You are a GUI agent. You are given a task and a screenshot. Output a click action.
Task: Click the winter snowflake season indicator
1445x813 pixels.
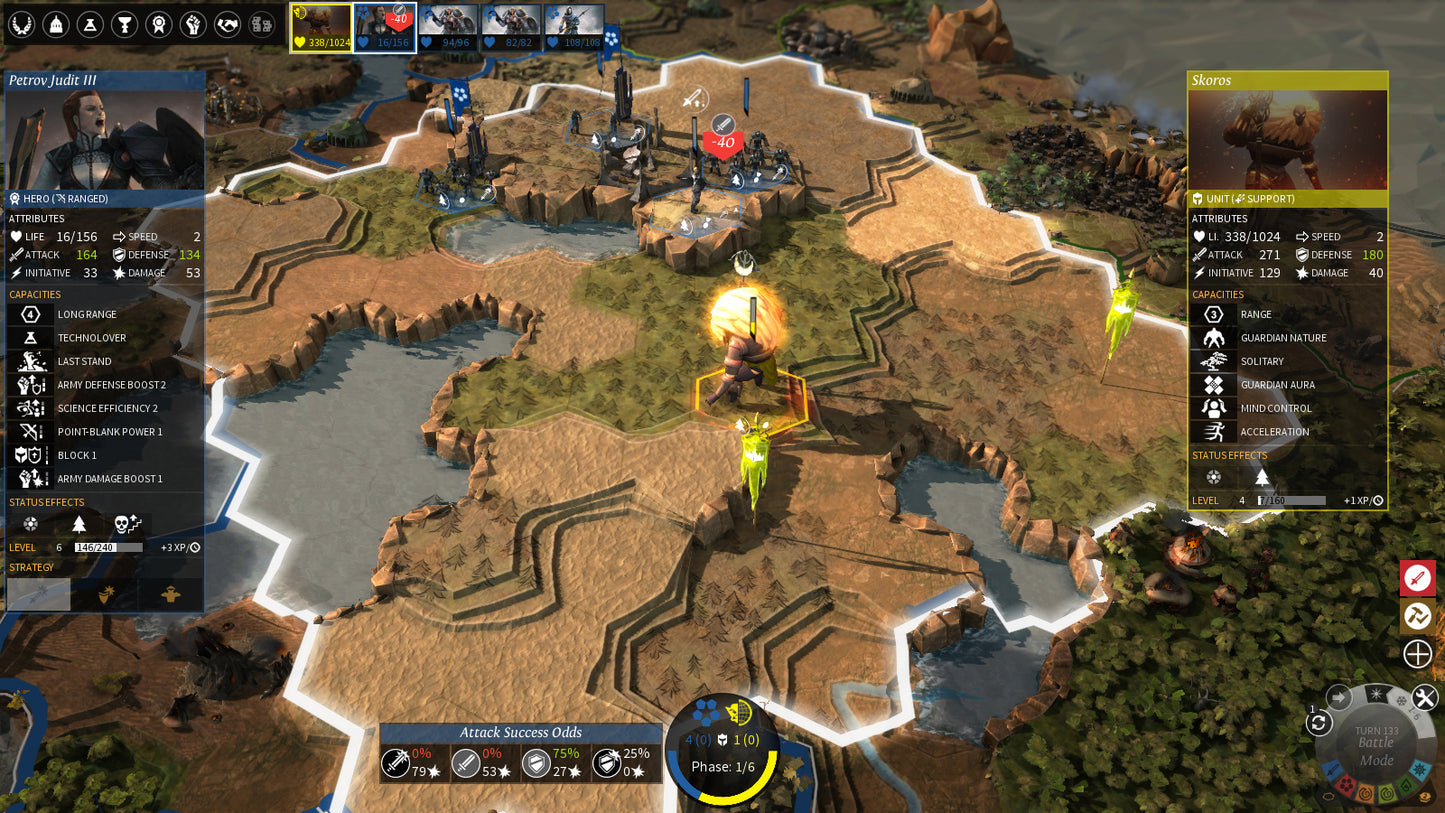(1400, 701)
